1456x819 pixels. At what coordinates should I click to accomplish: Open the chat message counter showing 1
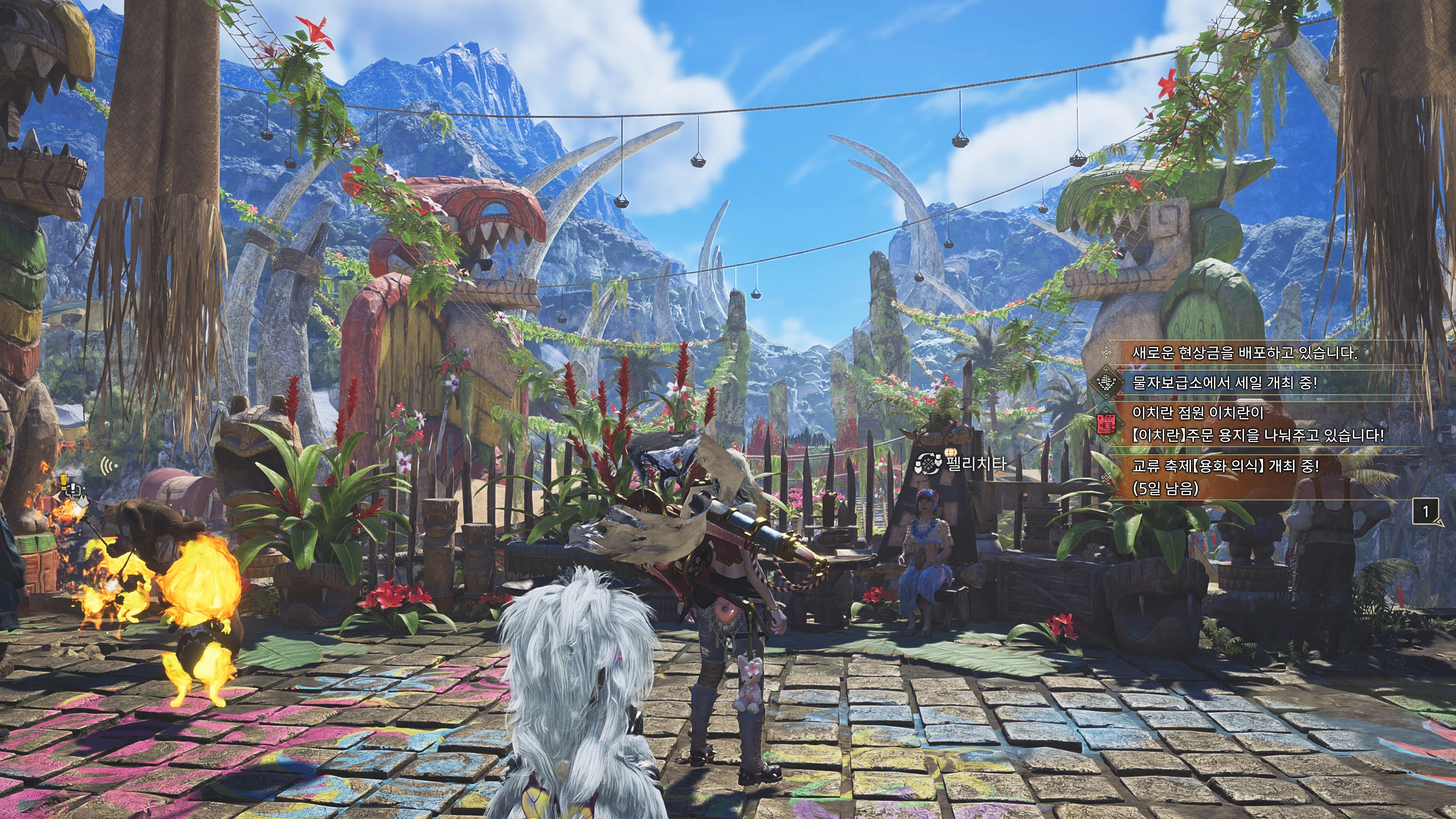1426,511
